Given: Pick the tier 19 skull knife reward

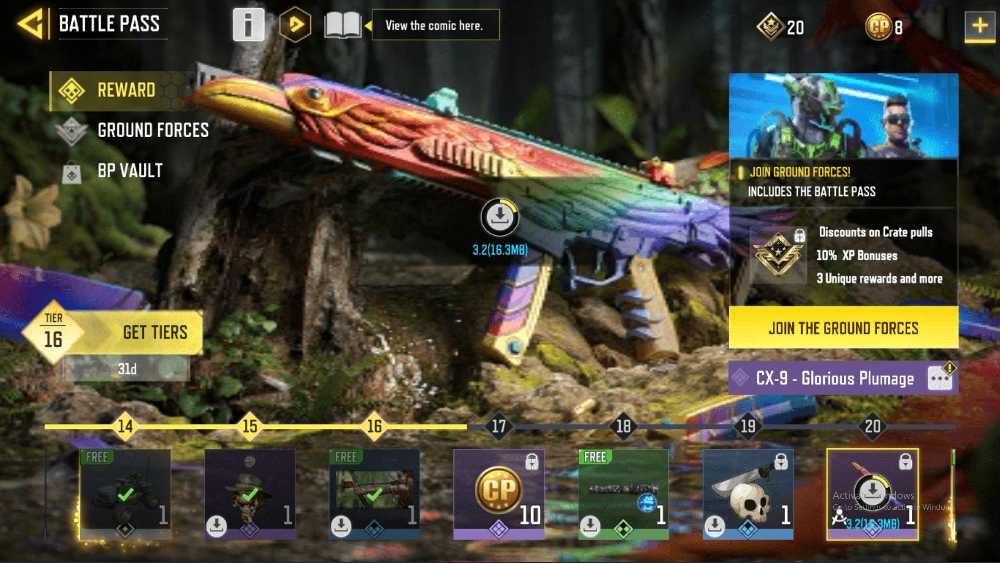Looking at the screenshot, I should click(747, 493).
